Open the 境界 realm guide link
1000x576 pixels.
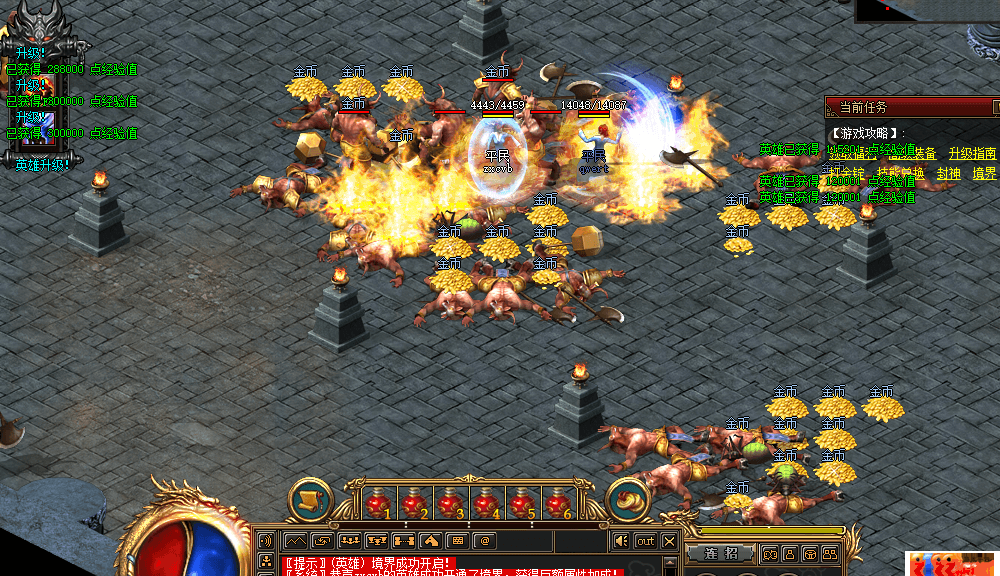(984, 173)
